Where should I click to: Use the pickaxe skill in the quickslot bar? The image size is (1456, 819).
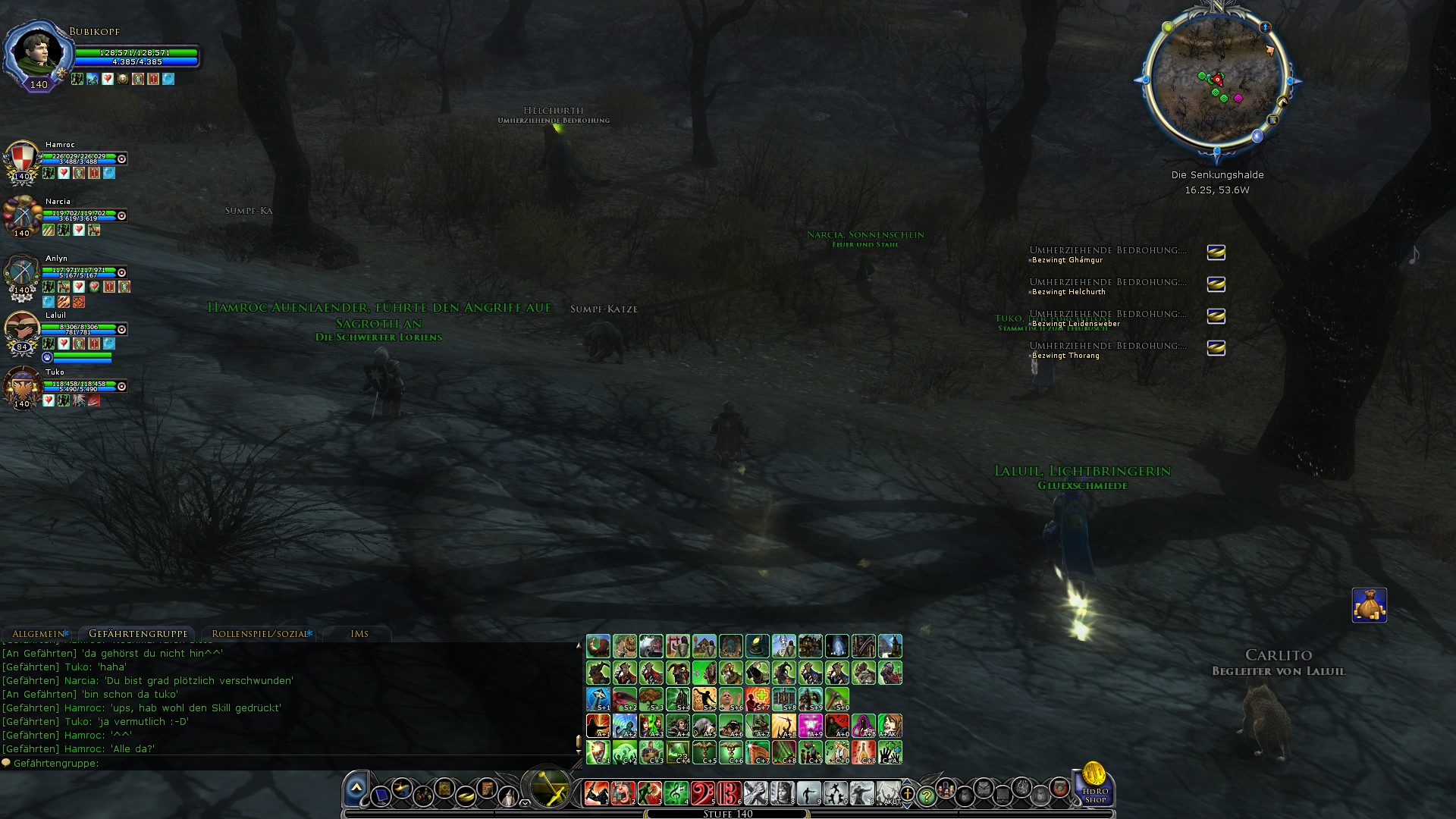point(837,698)
